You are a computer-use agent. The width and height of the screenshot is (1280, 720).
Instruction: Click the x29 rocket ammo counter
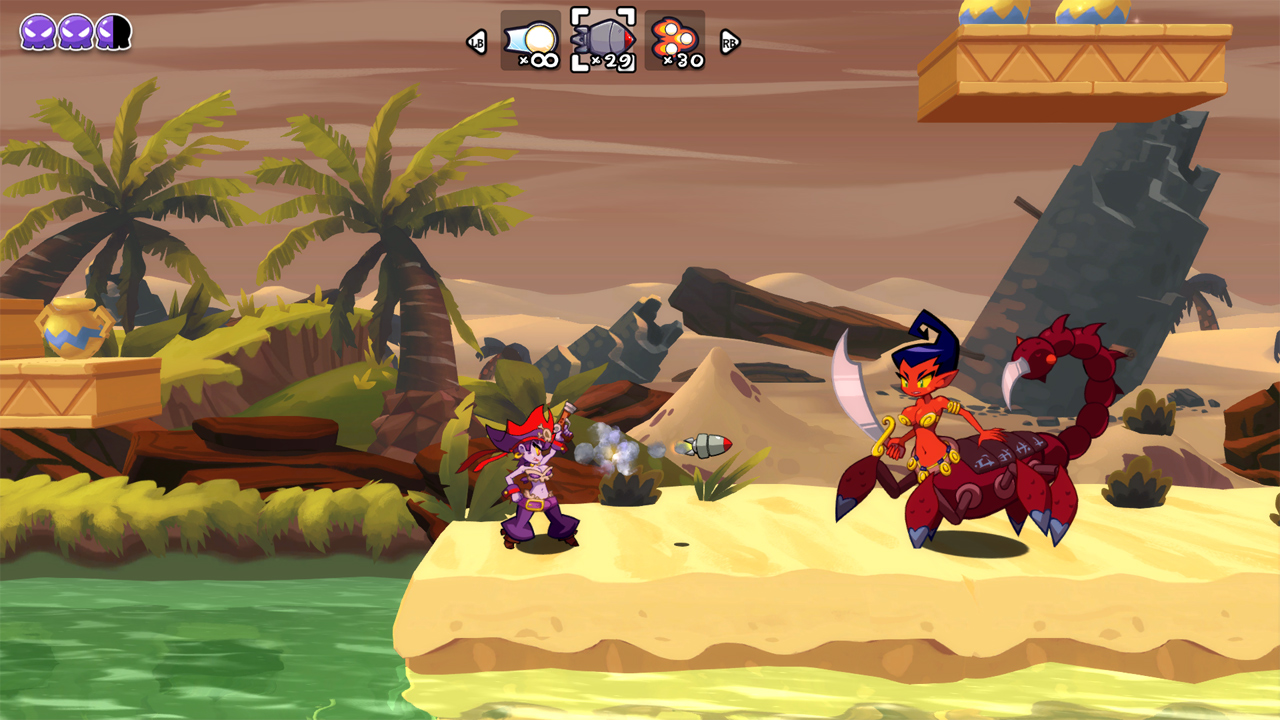click(611, 60)
